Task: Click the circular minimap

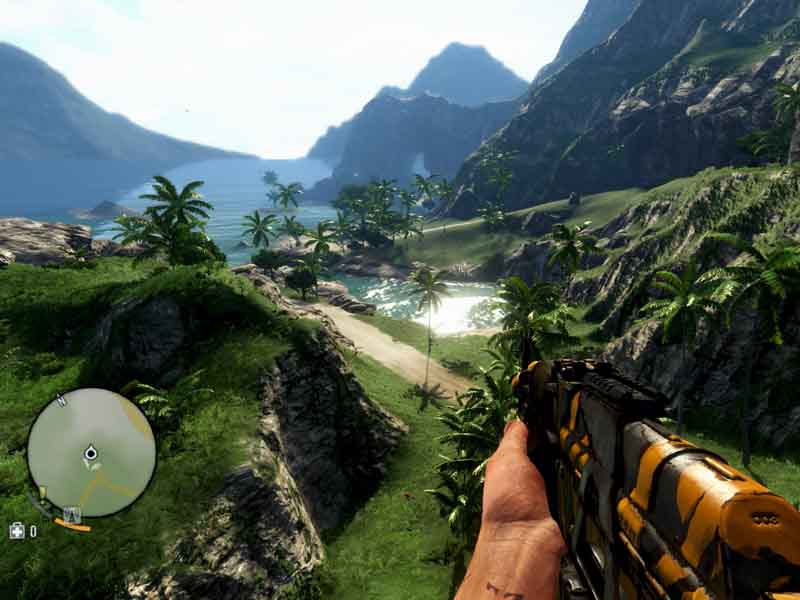Action: point(91,452)
